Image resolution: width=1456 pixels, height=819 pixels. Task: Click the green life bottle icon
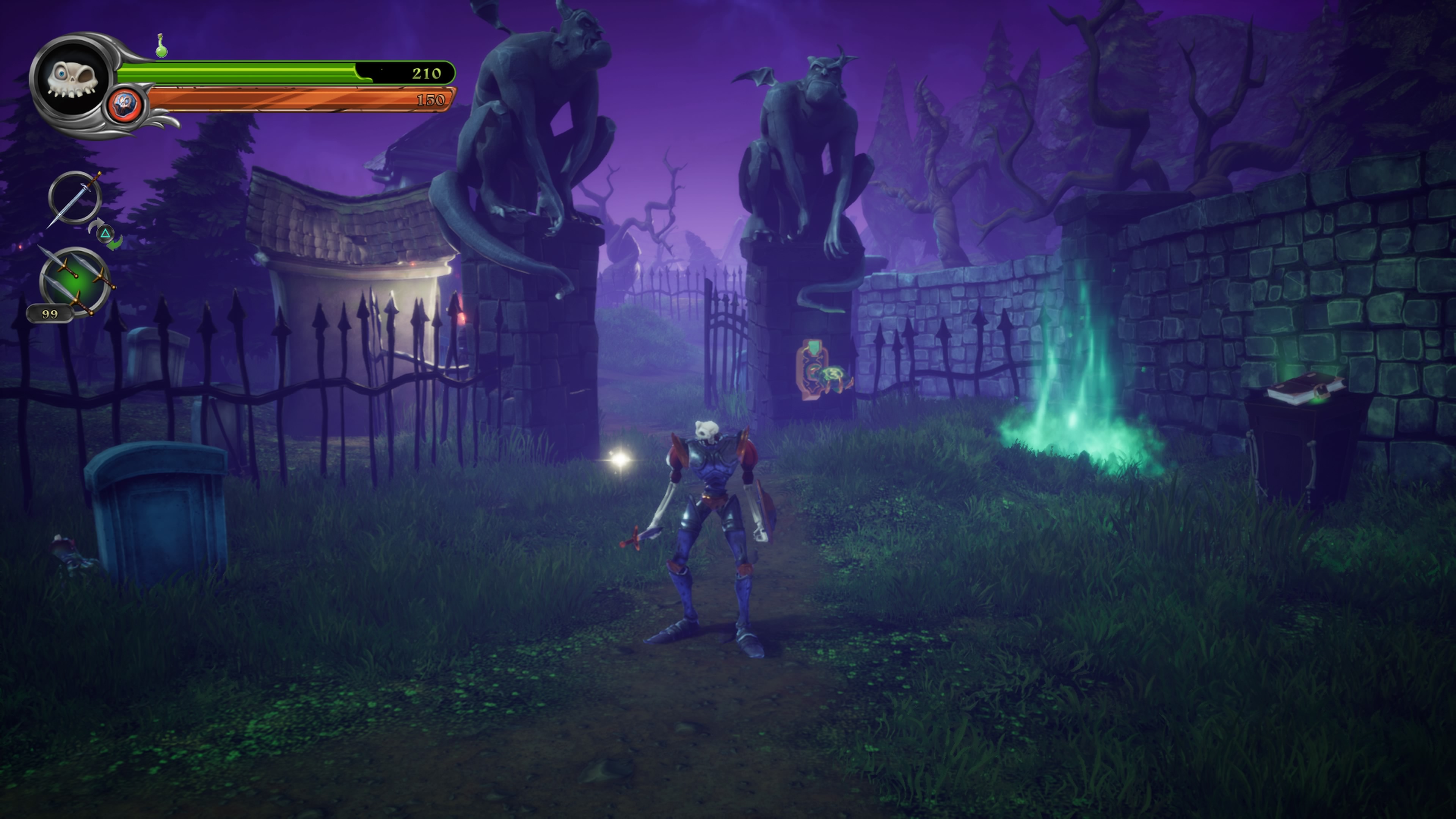(162, 46)
